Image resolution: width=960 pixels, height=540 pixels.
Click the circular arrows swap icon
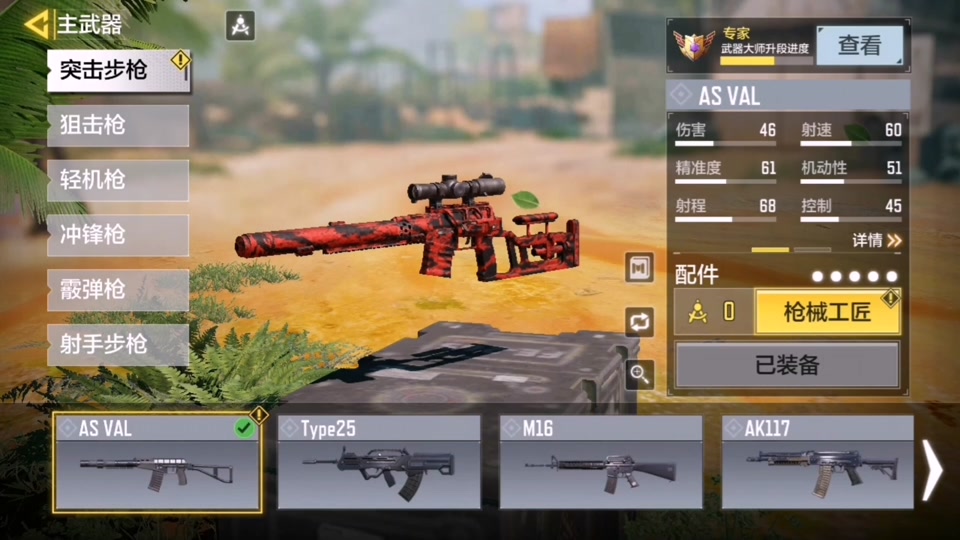point(640,321)
